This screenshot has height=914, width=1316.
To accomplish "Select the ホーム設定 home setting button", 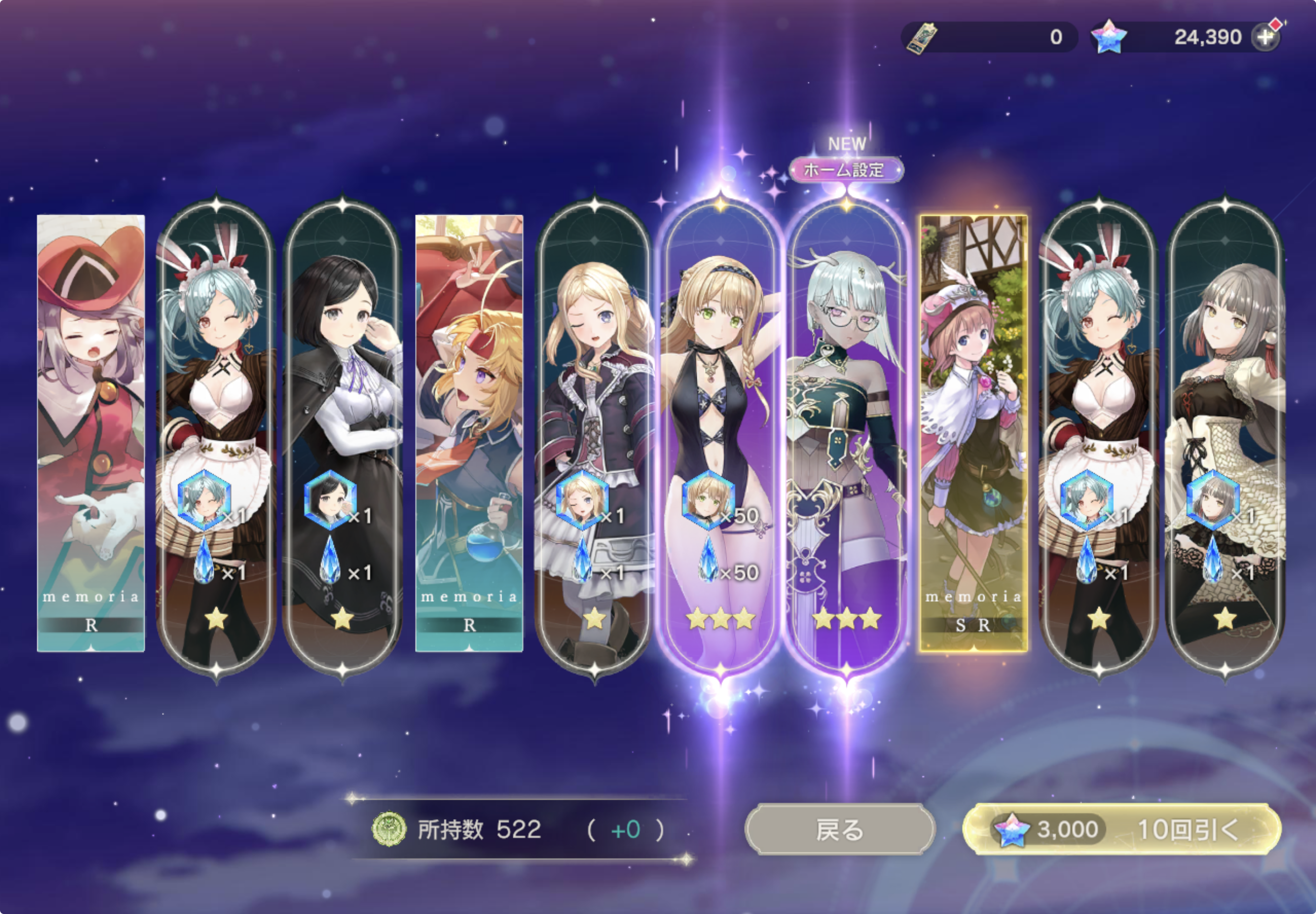I will (846, 170).
